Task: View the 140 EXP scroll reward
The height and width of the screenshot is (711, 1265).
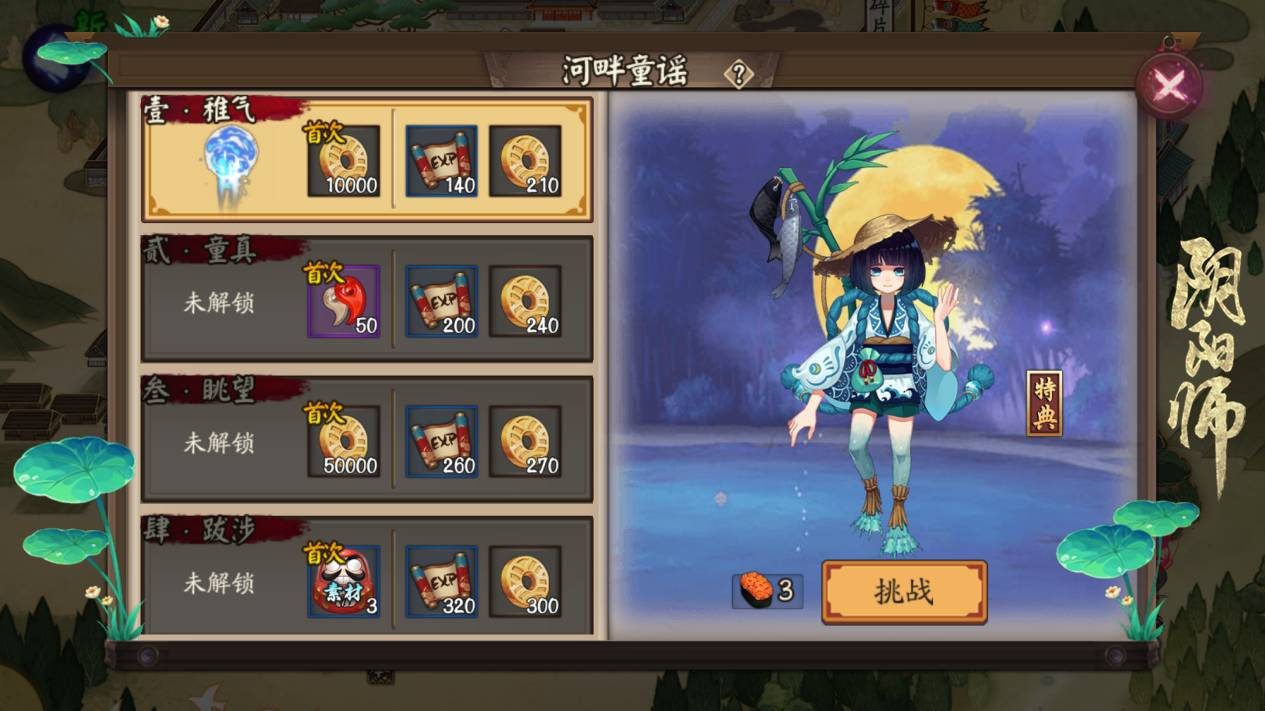Action: pos(442,161)
